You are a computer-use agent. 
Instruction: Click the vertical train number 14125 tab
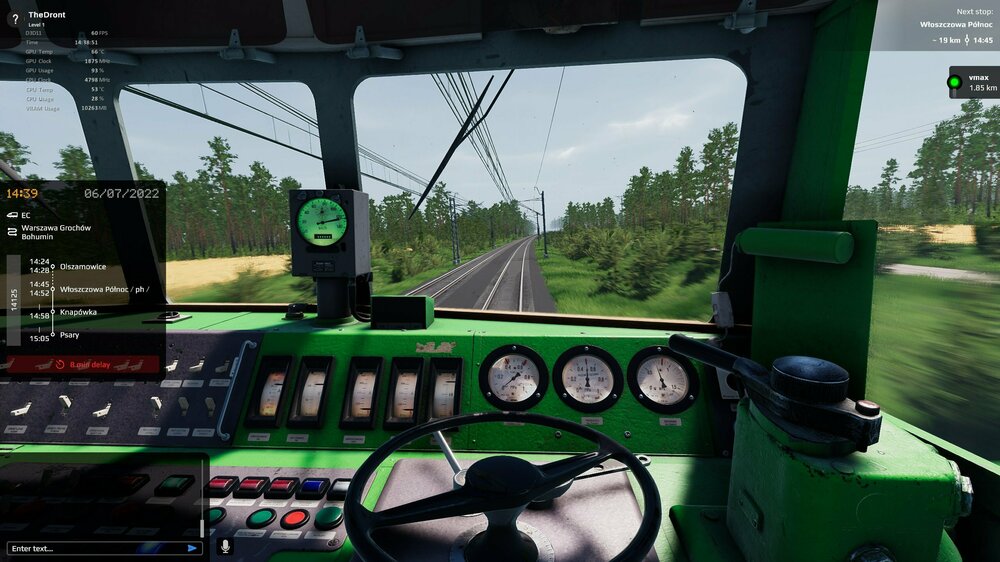tap(13, 300)
